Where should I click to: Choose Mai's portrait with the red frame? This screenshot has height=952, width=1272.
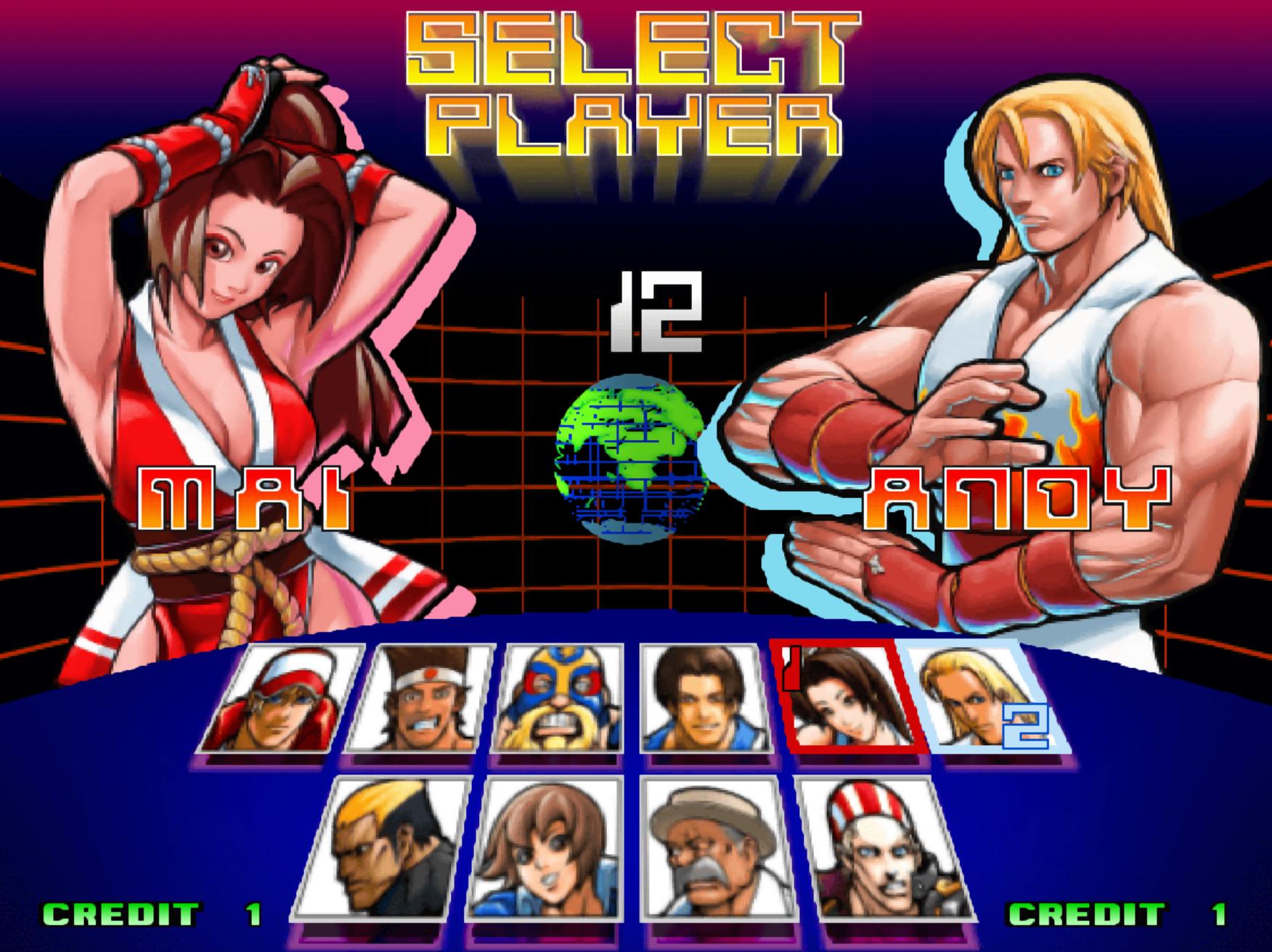point(848,699)
